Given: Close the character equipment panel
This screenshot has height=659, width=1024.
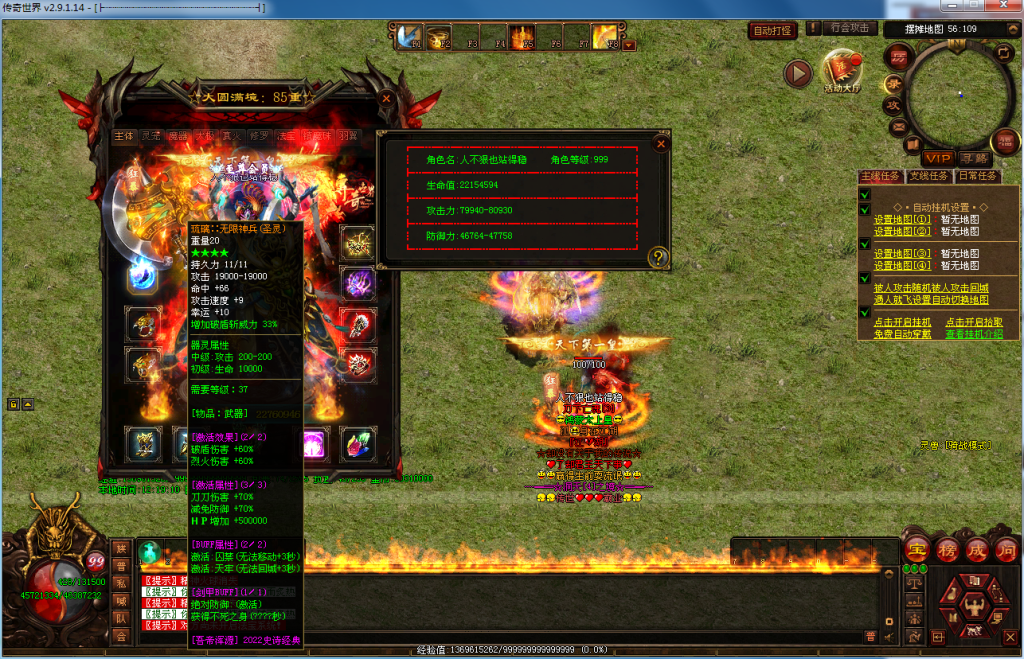Looking at the screenshot, I should pyautogui.click(x=387, y=99).
